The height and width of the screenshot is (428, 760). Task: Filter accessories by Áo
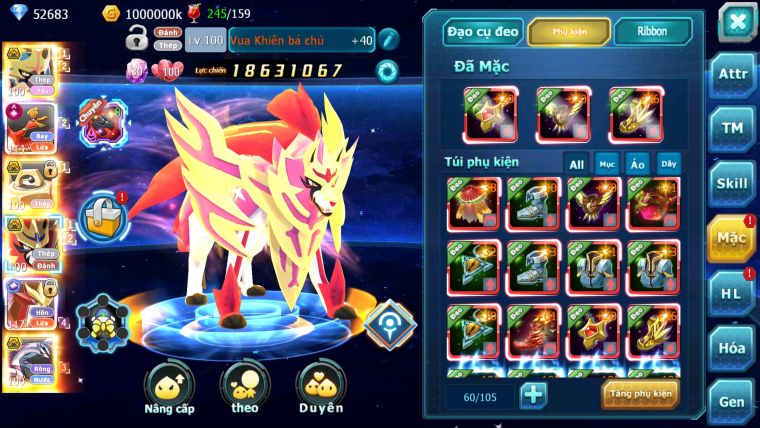coord(637,163)
